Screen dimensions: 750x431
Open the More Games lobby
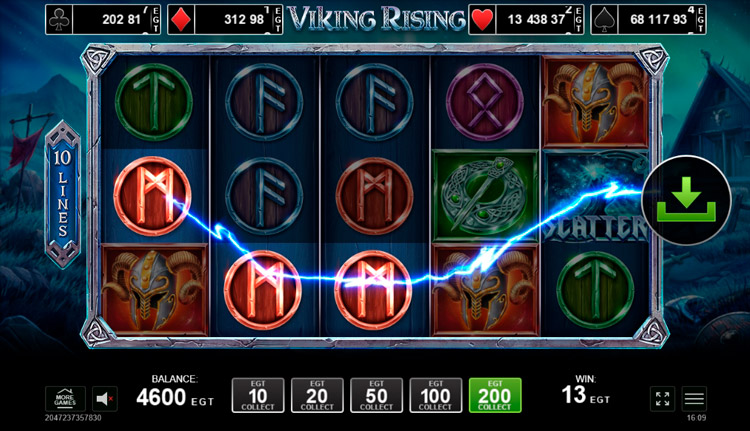click(65, 398)
